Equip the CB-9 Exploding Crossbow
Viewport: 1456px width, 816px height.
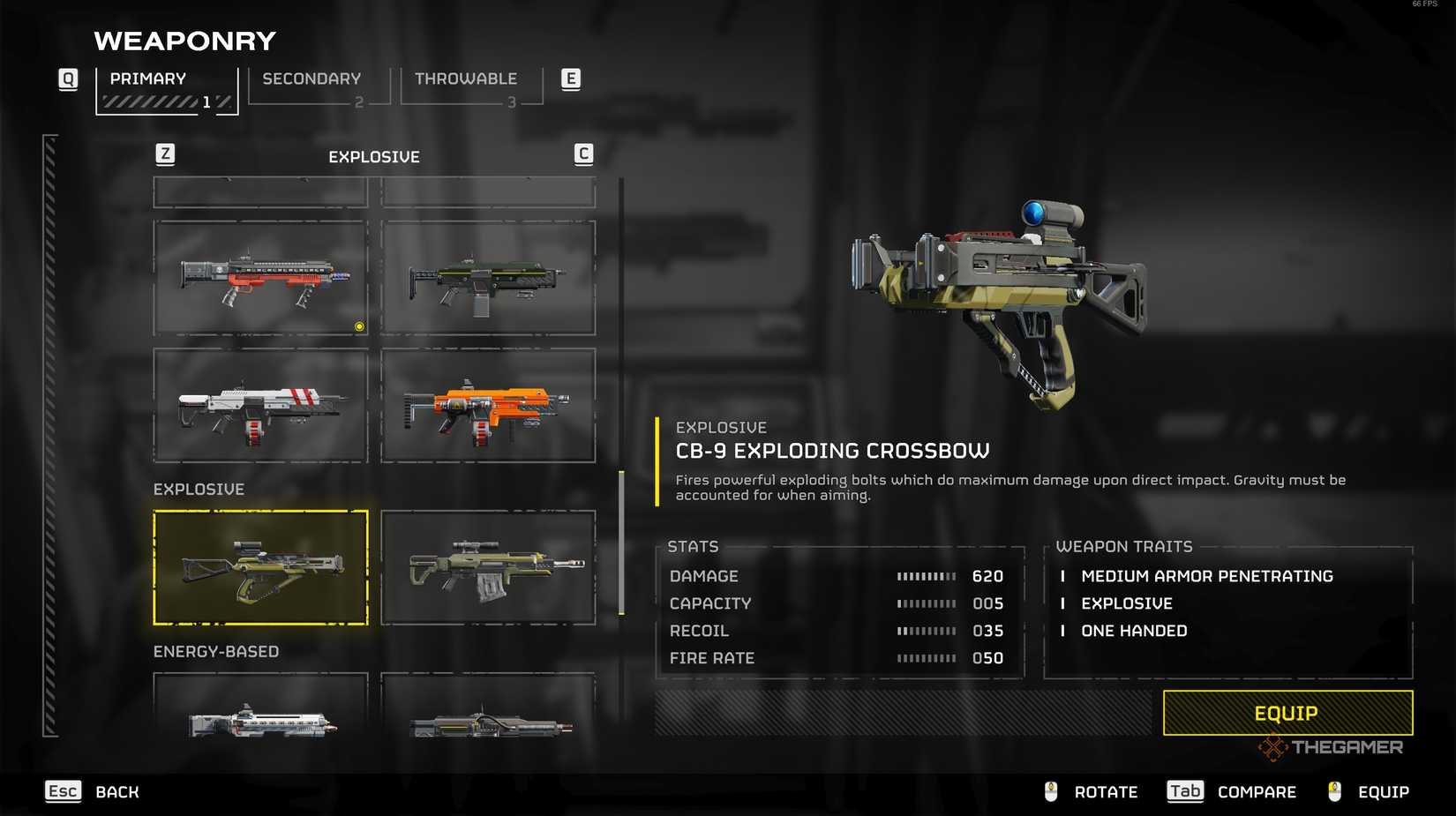[x=1287, y=713]
